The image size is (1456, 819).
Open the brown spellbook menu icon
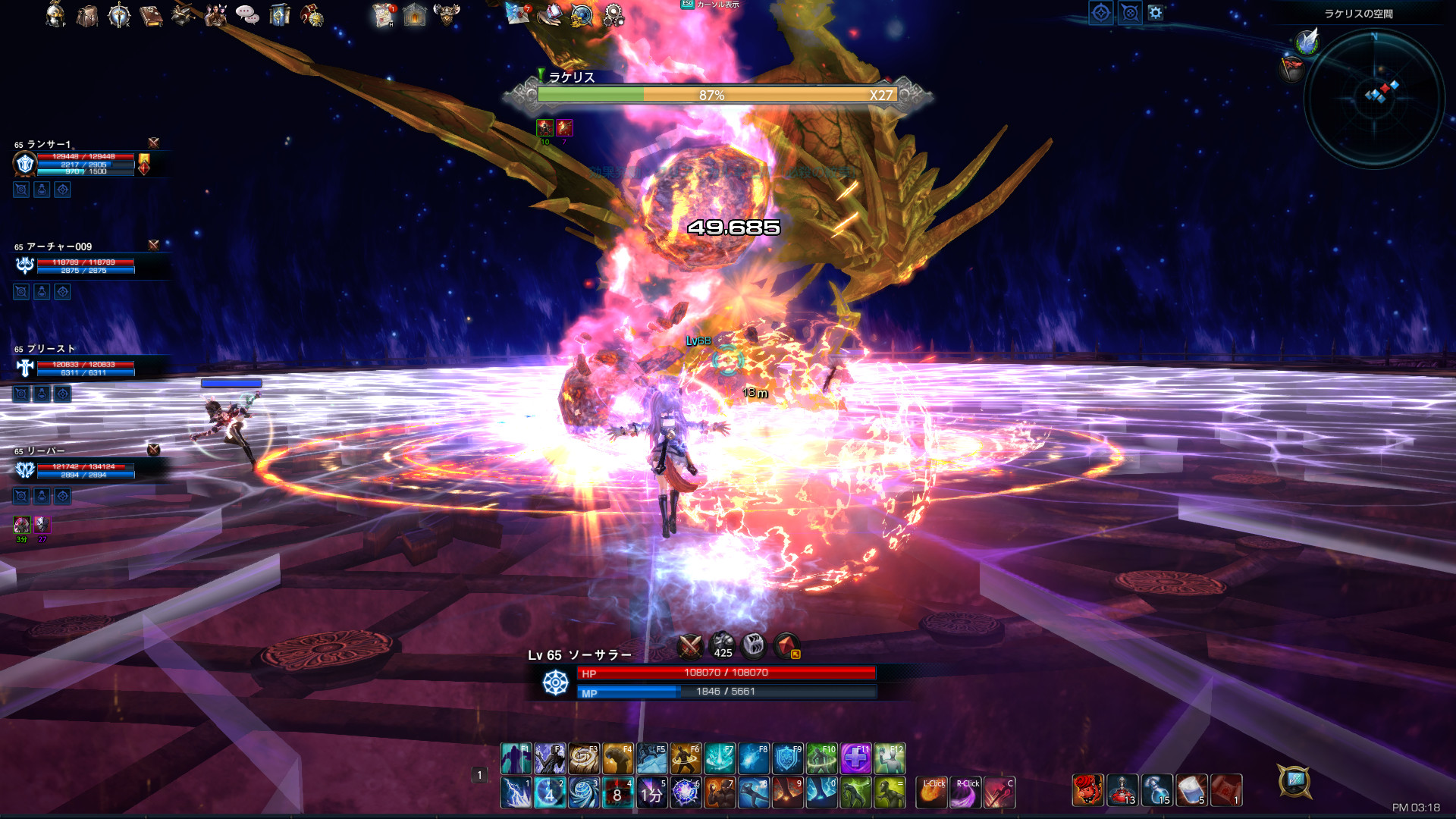[151, 15]
